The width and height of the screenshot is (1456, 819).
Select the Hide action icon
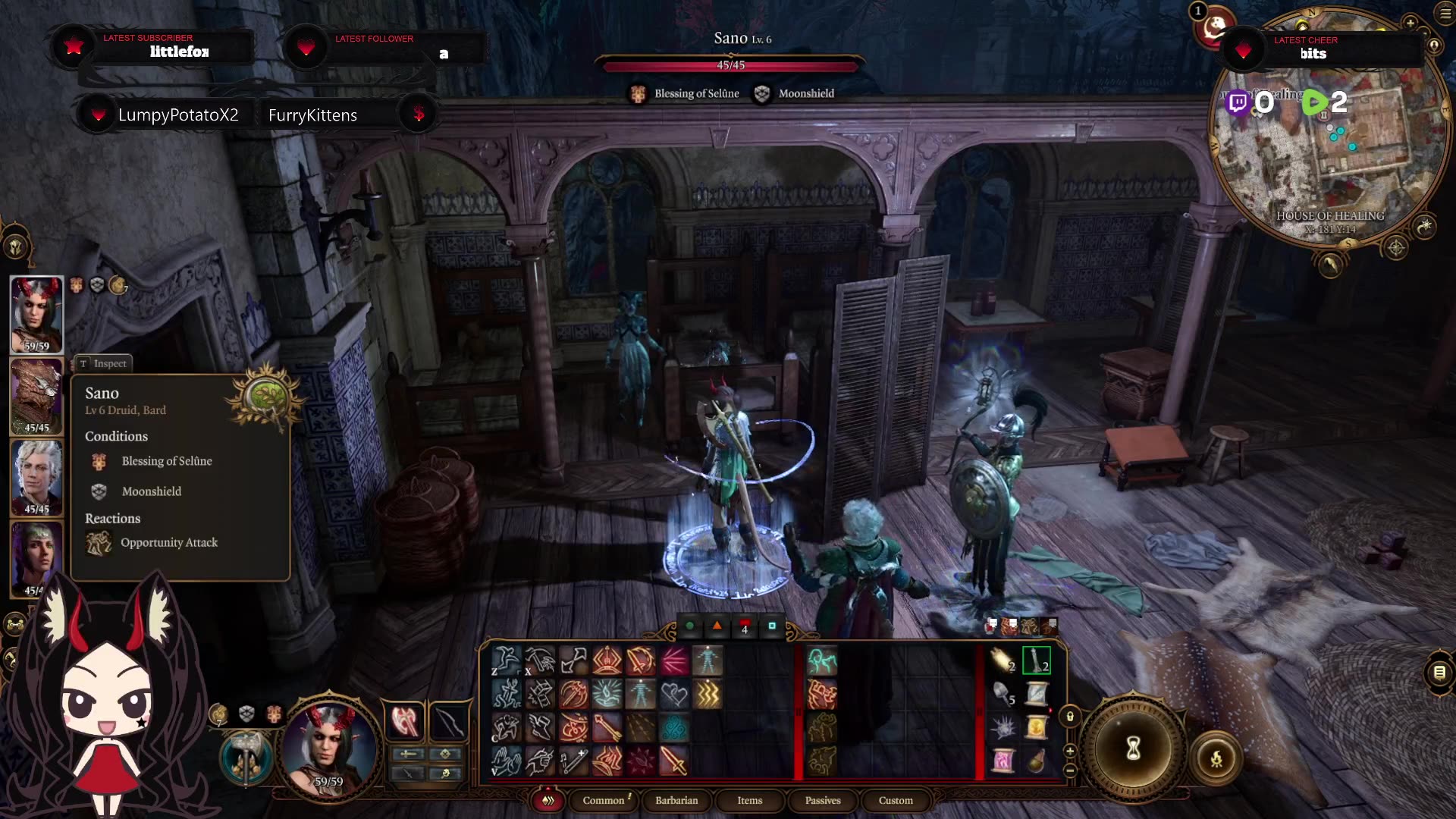coord(507,727)
